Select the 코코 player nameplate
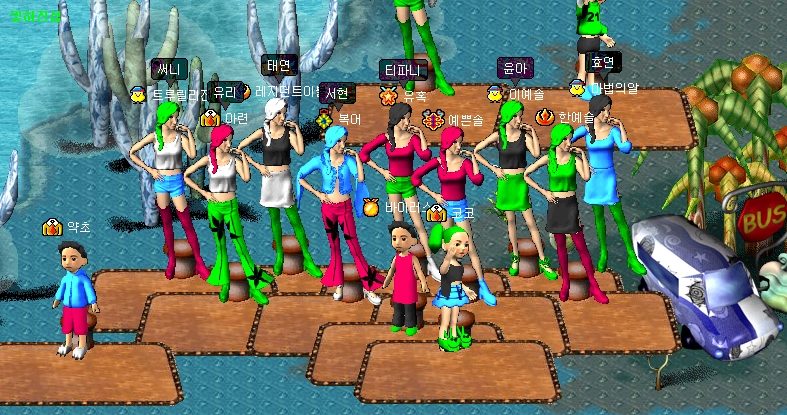787x415 pixels. [462, 212]
